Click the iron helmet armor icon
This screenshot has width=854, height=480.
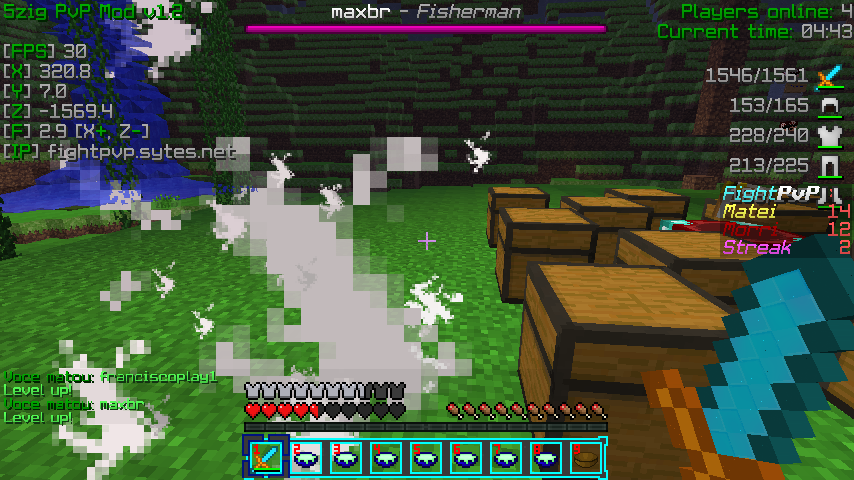click(828, 105)
